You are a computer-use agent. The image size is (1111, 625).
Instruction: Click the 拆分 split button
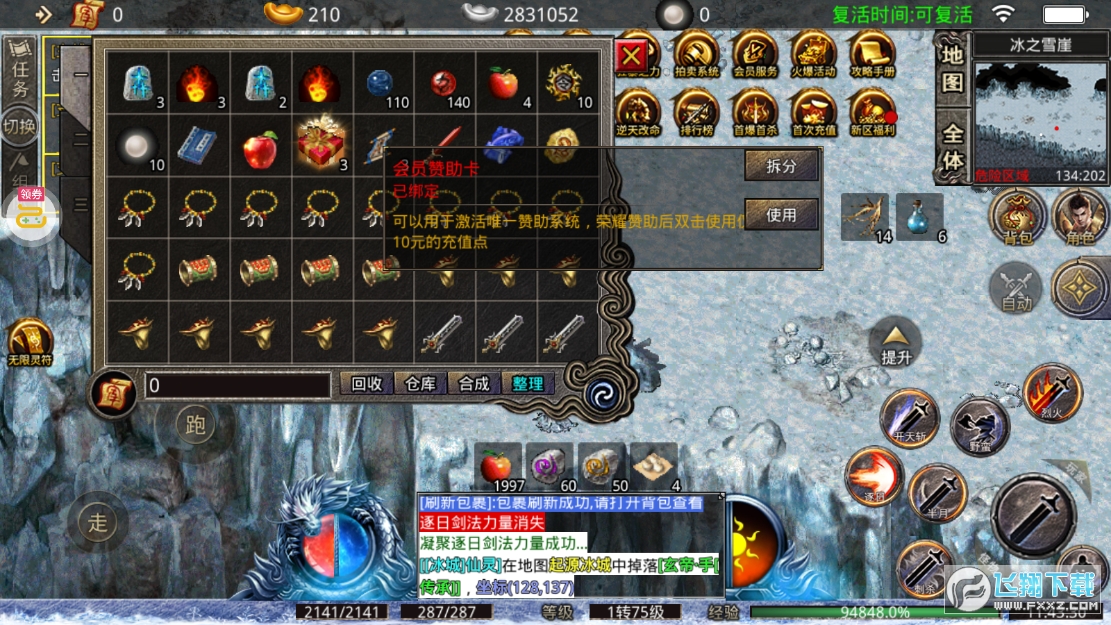pyautogui.click(x=781, y=166)
